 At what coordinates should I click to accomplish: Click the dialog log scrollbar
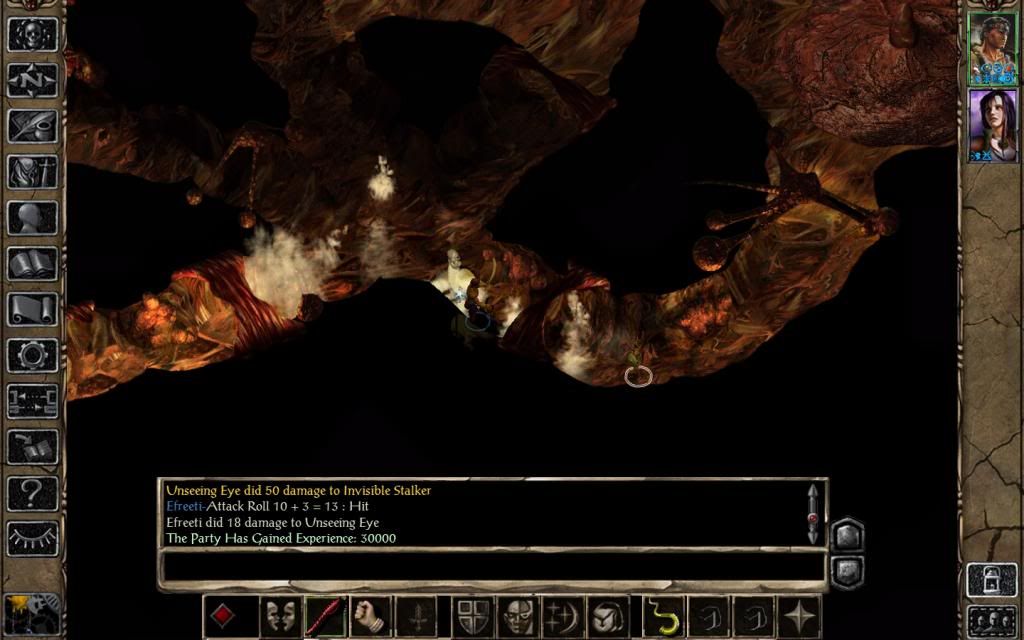tap(812, 514)
